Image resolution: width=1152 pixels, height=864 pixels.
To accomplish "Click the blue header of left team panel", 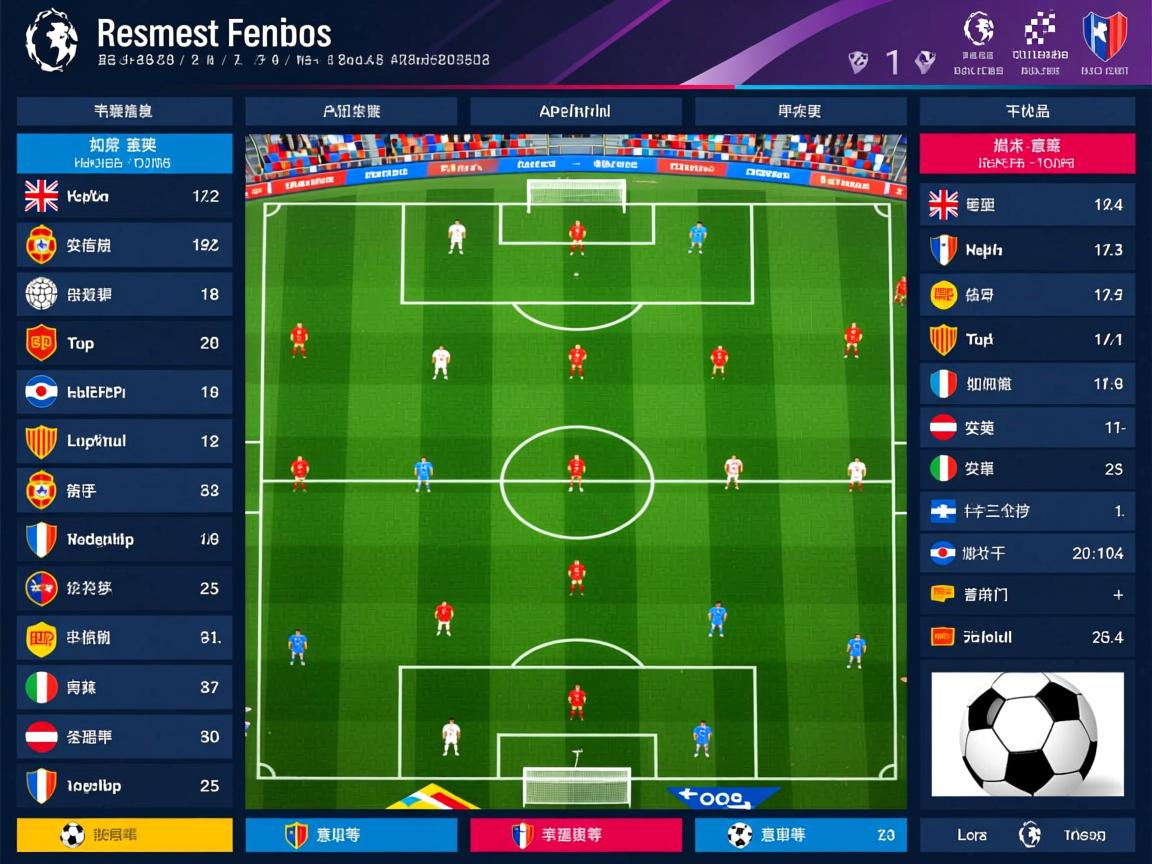I will [x=125, y=153].
